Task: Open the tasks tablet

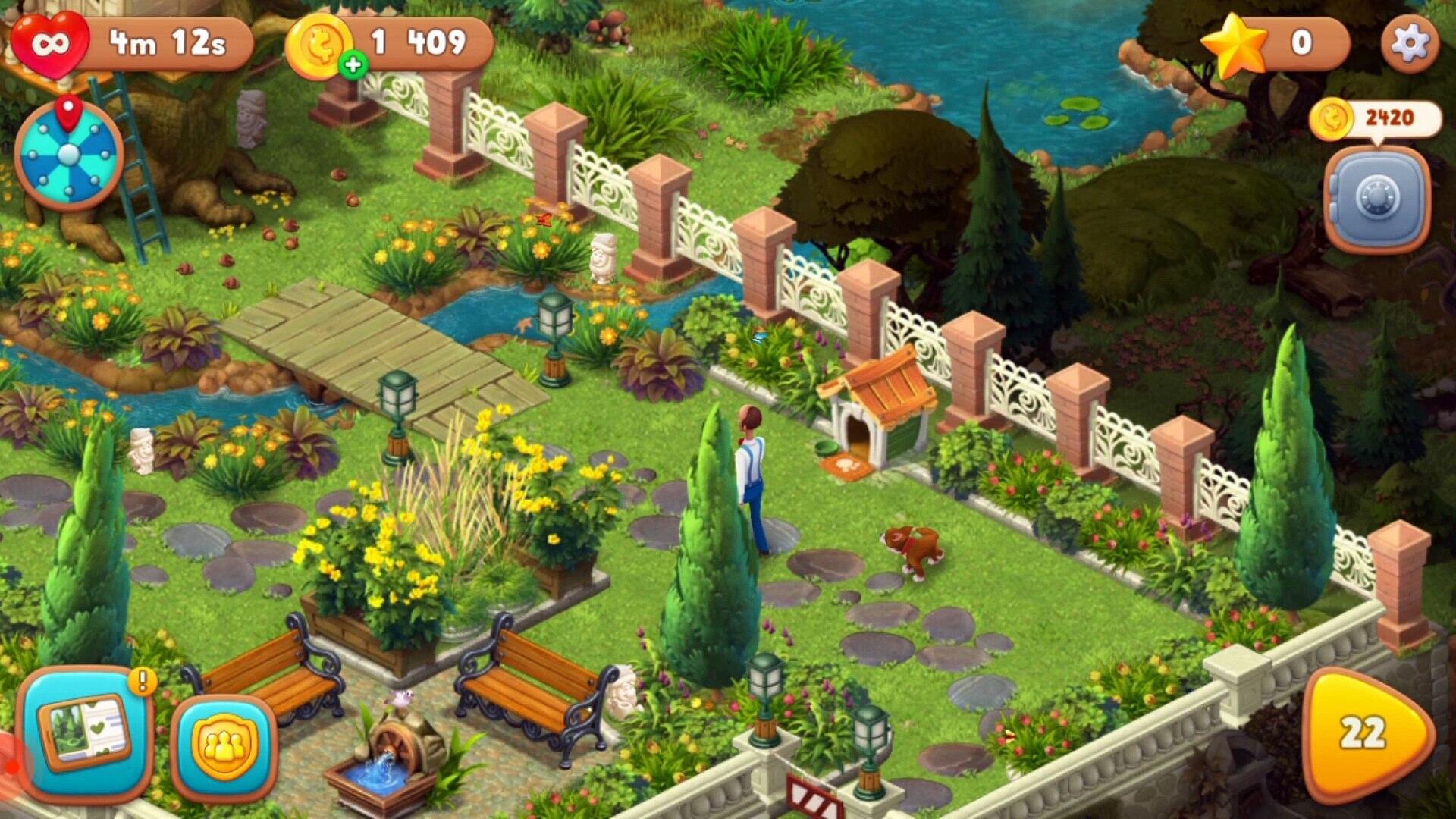Action: click(83, 733)
